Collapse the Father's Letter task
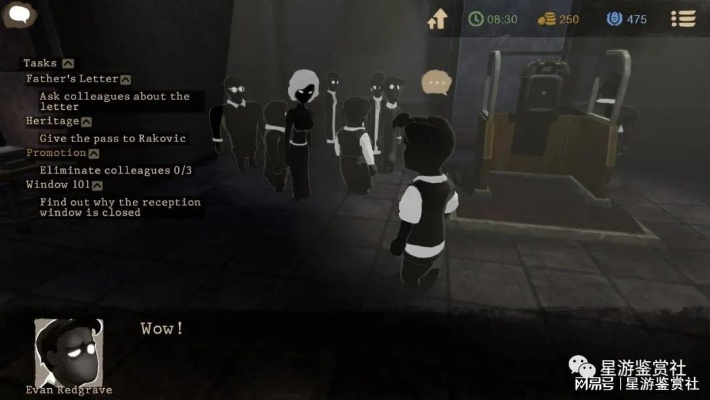Image resolution: width=710 pixels, height=400 pixels. (x=126, y=79)
